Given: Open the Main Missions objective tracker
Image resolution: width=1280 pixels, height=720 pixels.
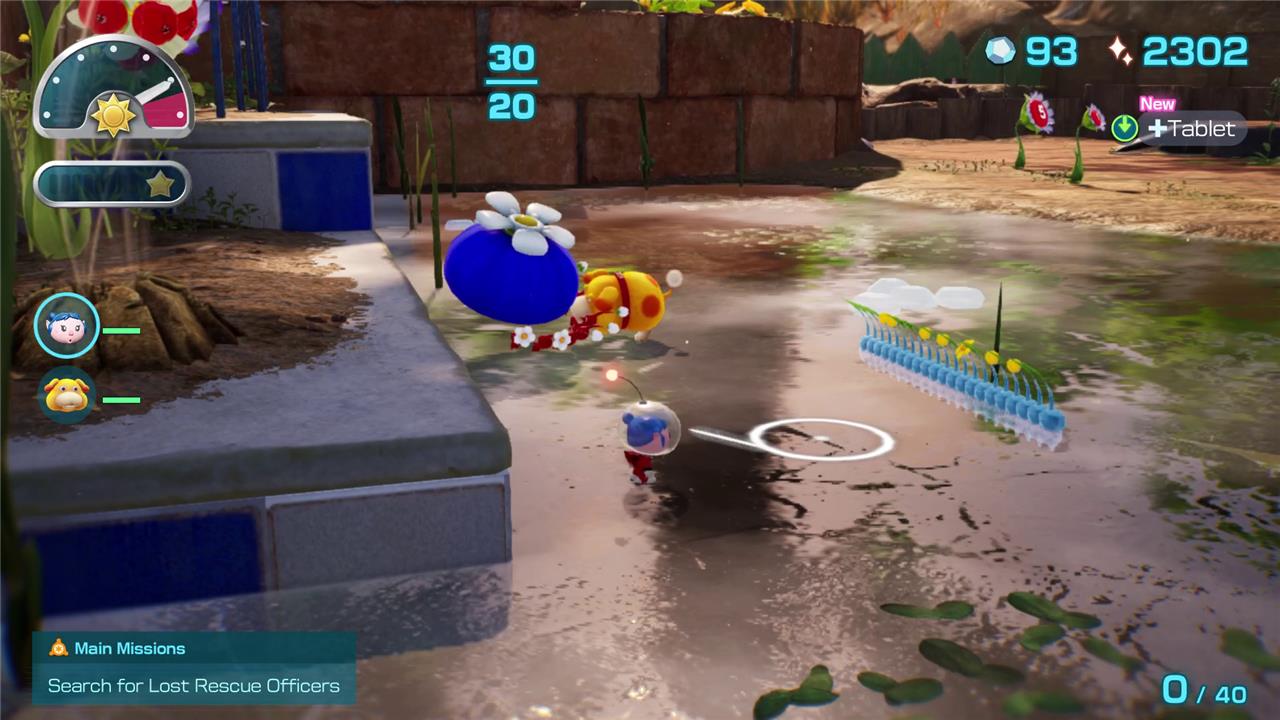Looking at the screenshot, I should pyautogui.click(x=194, y=667).
